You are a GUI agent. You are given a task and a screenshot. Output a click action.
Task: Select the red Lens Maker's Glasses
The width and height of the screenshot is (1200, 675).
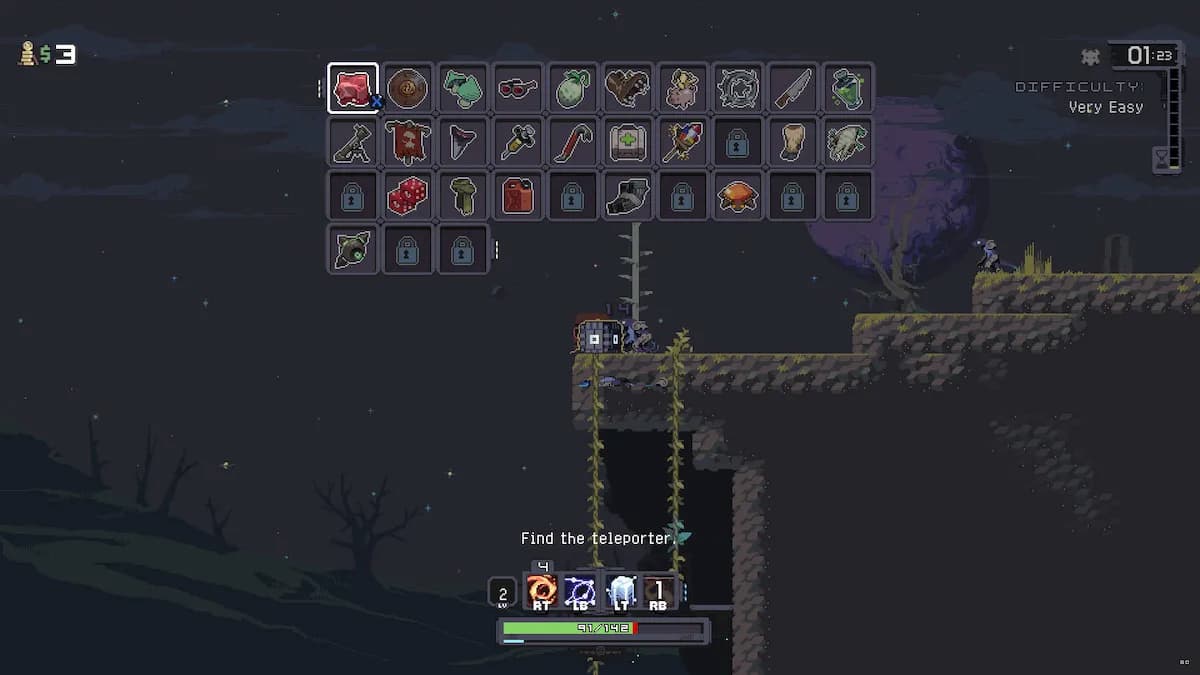(517, 88)
